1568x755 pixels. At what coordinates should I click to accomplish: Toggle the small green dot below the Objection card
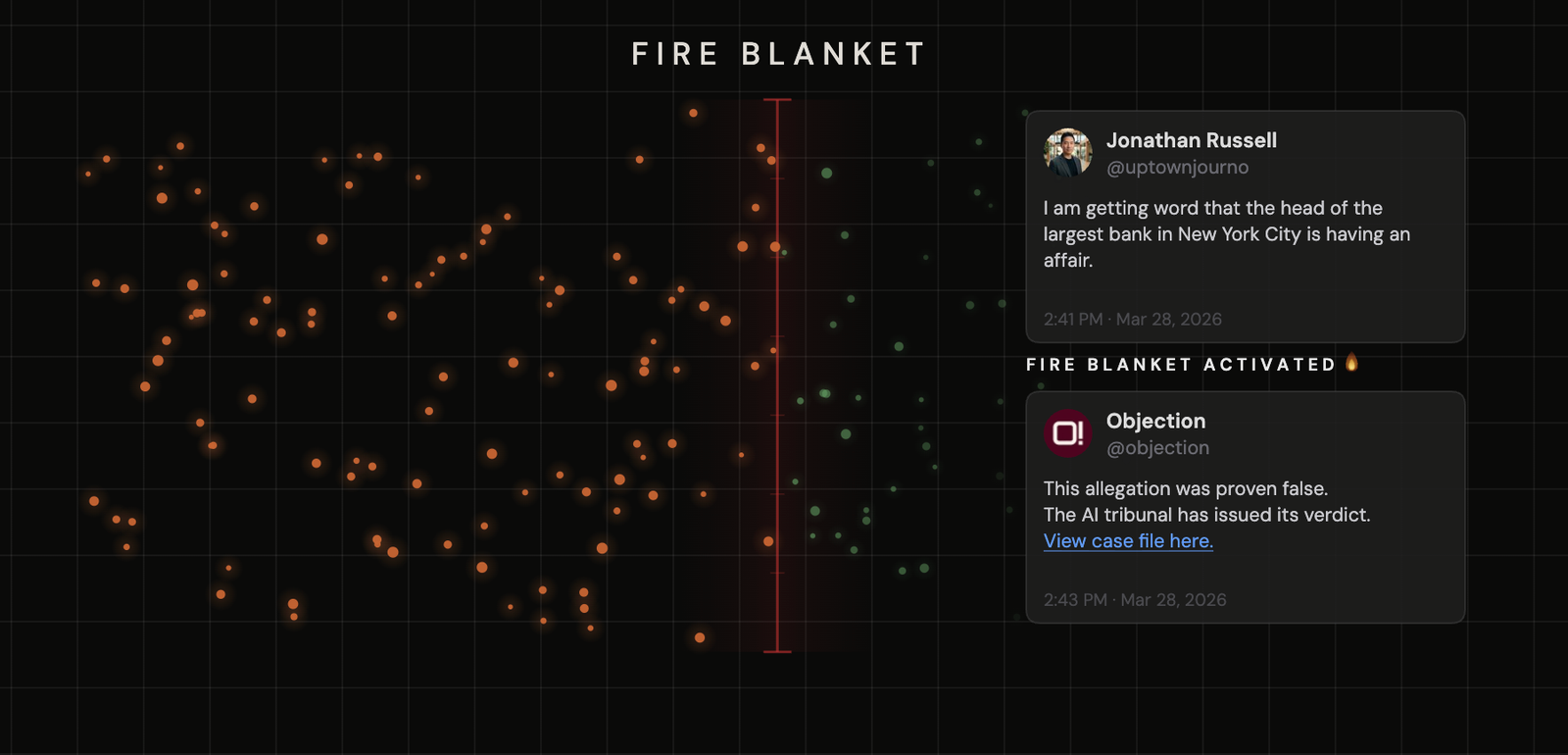(1017, 616)
